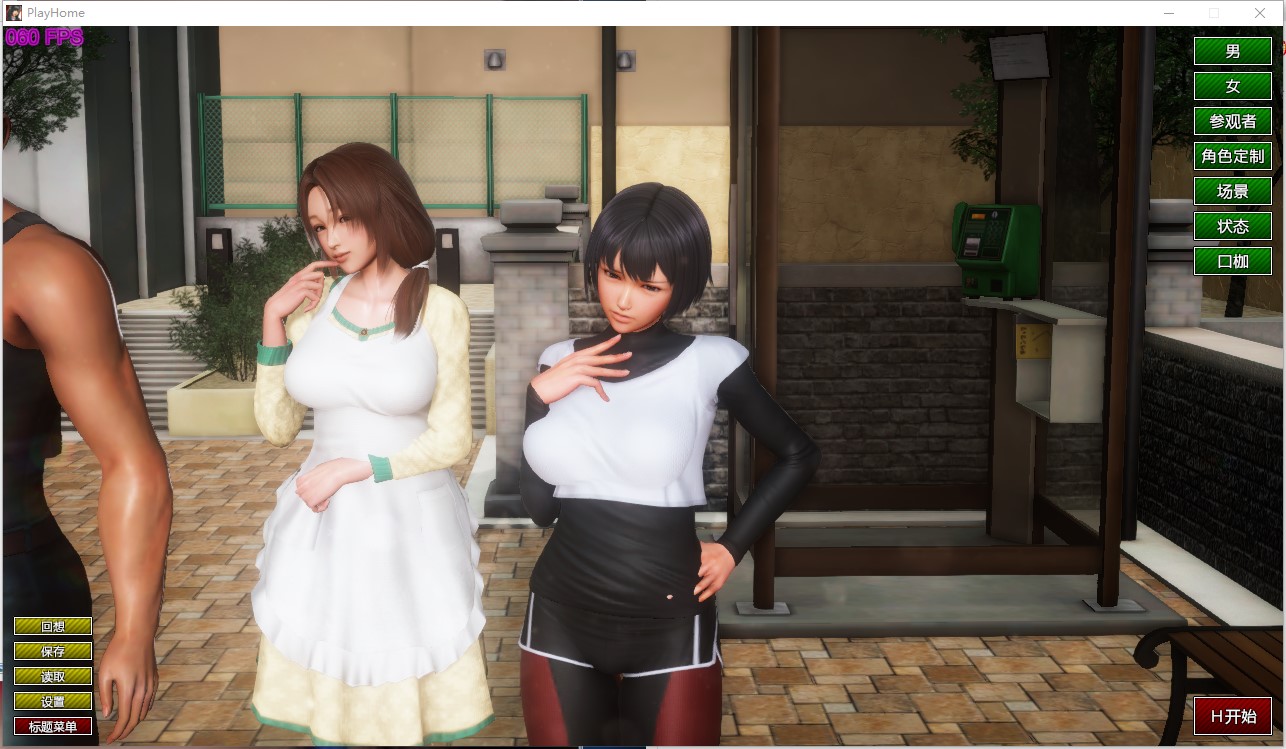The image size is (1286, 749).
Task: Show the 状态 status panel
Action: [1232, 226]
